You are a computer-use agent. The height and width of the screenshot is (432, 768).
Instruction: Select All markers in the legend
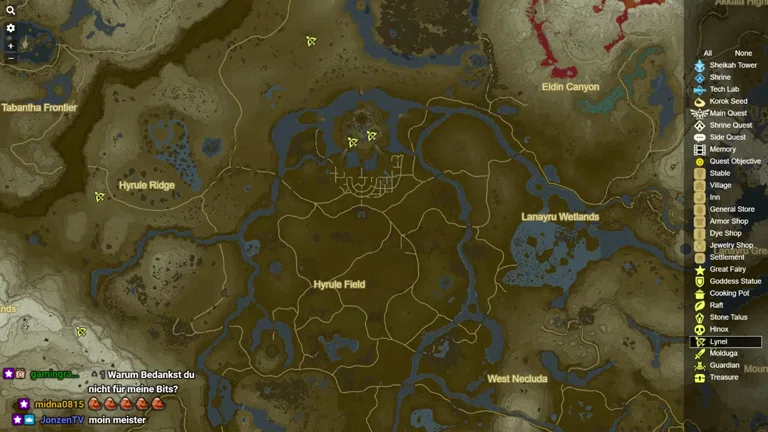(x=708, y=53)
